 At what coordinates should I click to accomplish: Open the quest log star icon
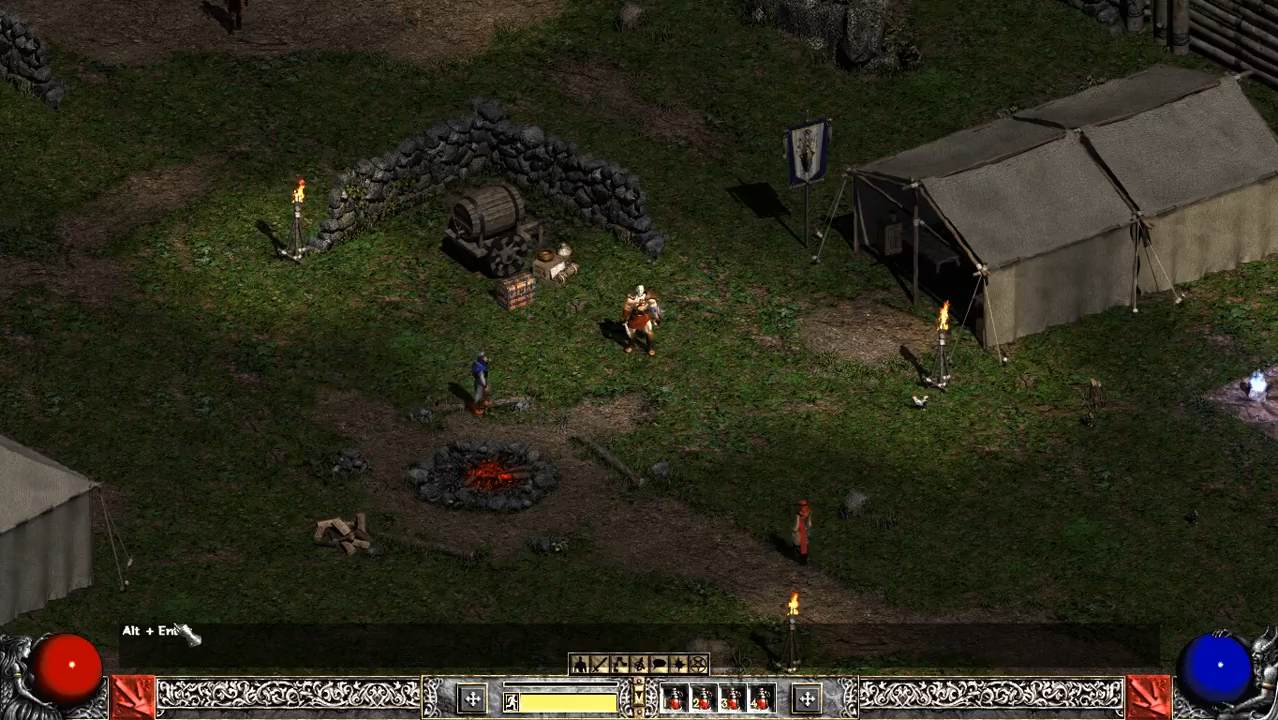pos(679,664)
